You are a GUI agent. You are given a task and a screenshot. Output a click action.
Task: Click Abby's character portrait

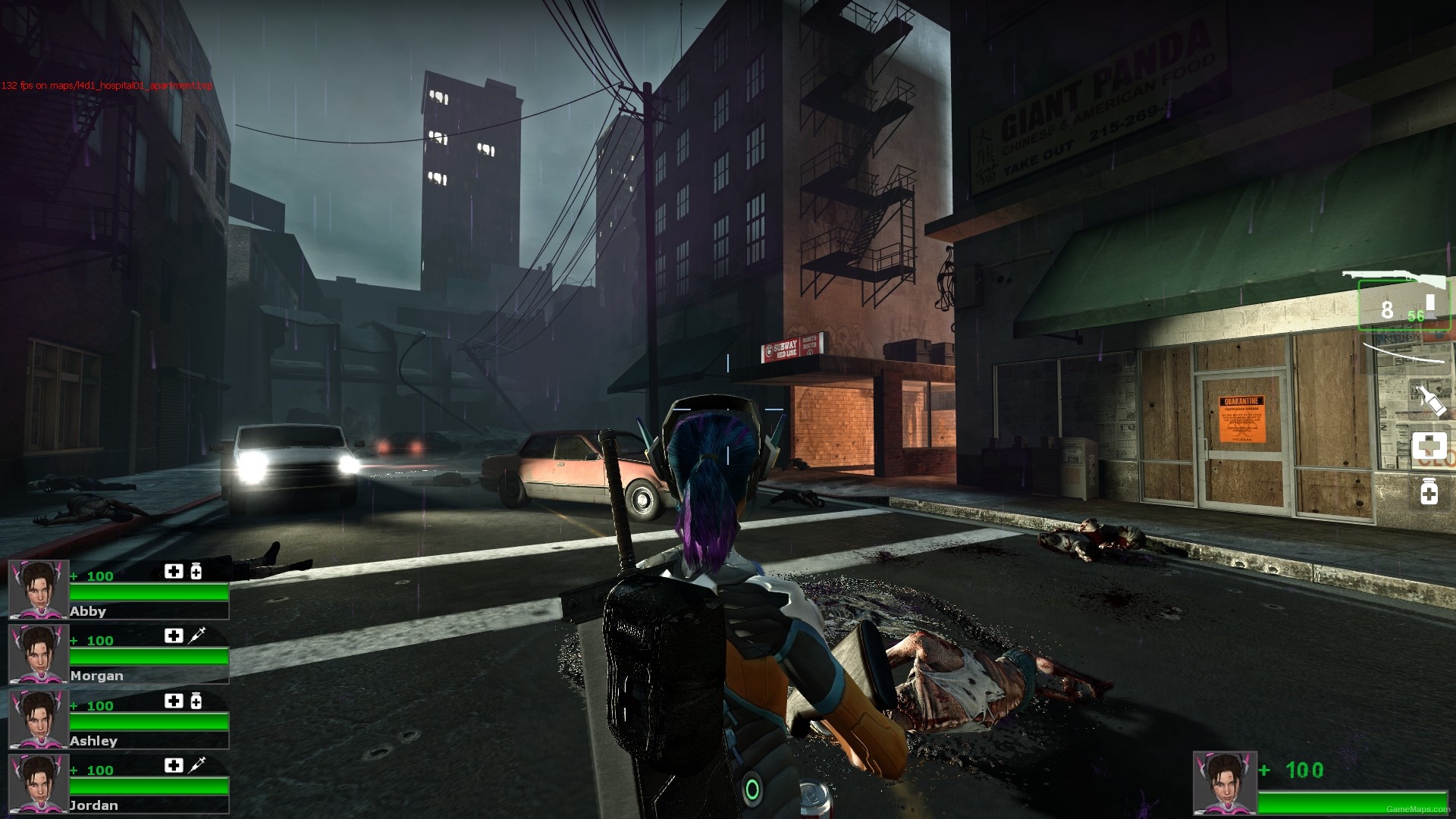point(38,591)
